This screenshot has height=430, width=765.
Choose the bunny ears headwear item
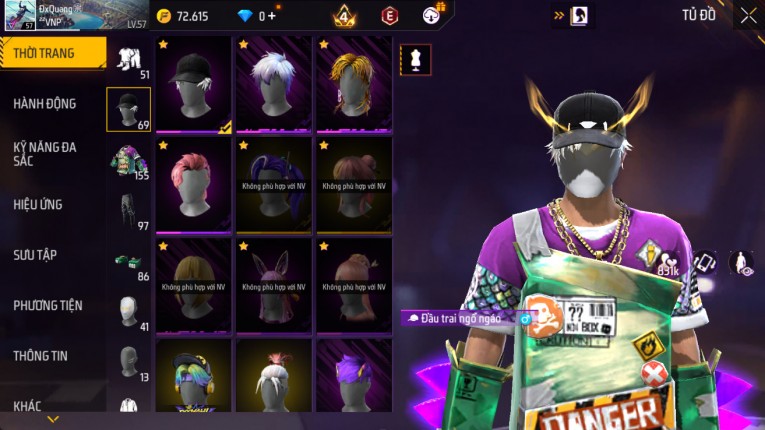click(274, 284)
